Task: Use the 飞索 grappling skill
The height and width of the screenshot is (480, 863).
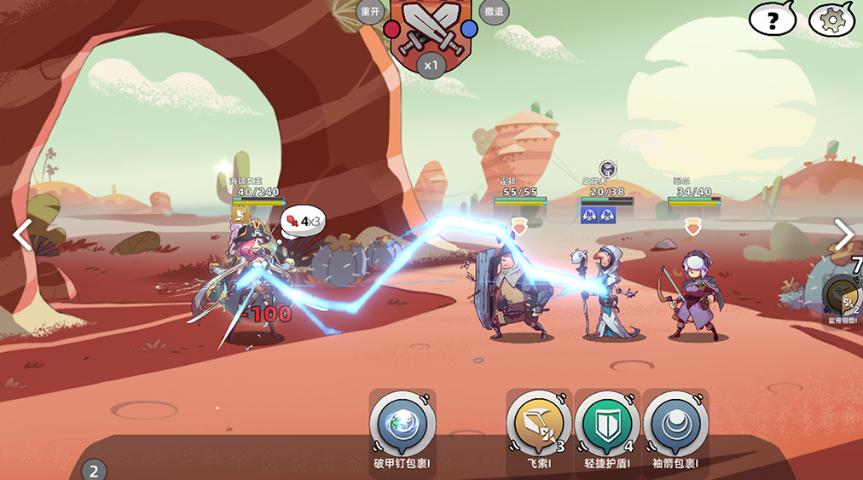Action: (x=538, y=424)
